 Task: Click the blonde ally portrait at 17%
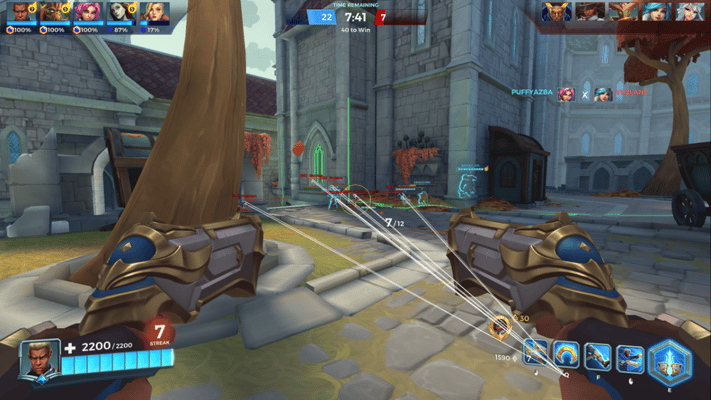click(154, 13)
